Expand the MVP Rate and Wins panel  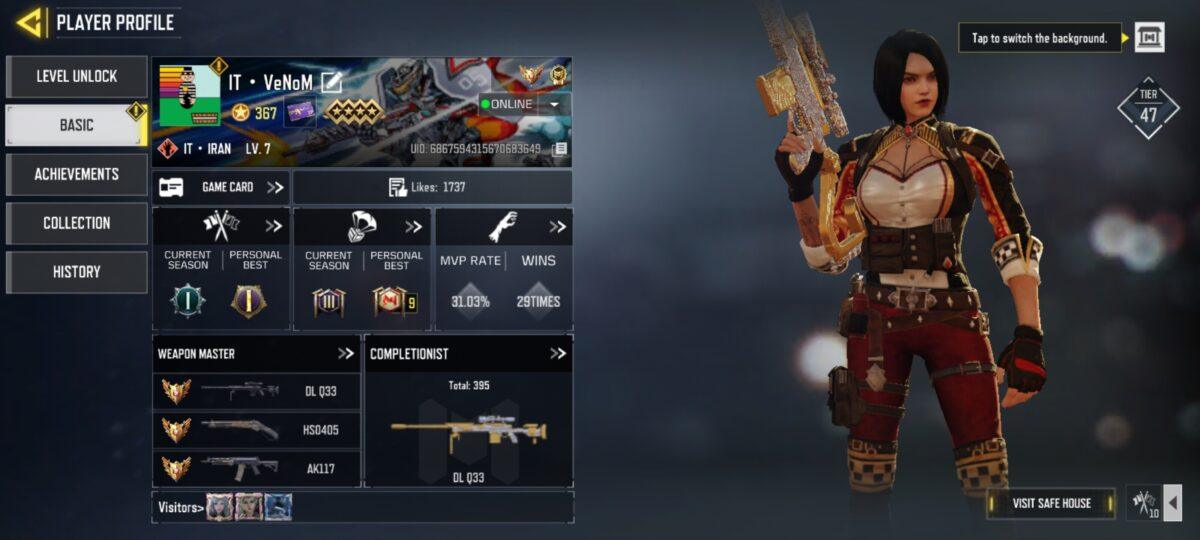pos(557,227)
